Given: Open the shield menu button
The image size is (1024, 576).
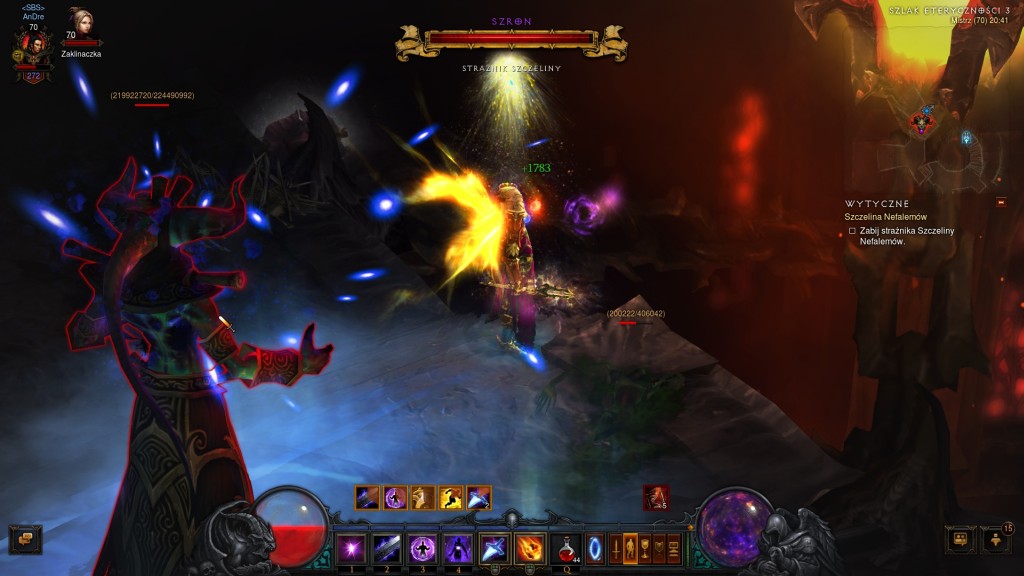Looking at the screenshot, I should pos(660,548).
